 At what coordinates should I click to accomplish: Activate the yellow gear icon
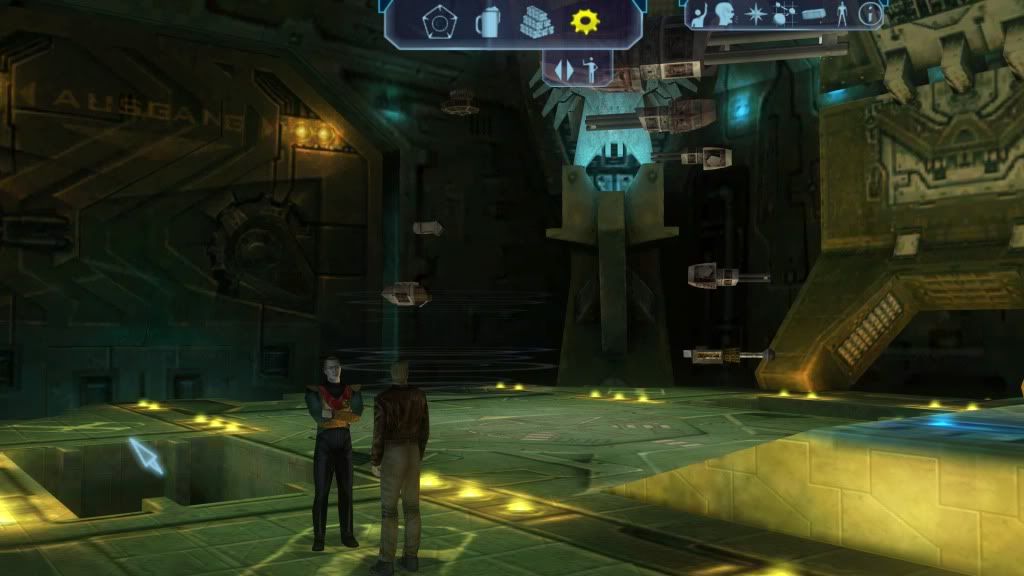pyautogui.click(x=585, y=22)
